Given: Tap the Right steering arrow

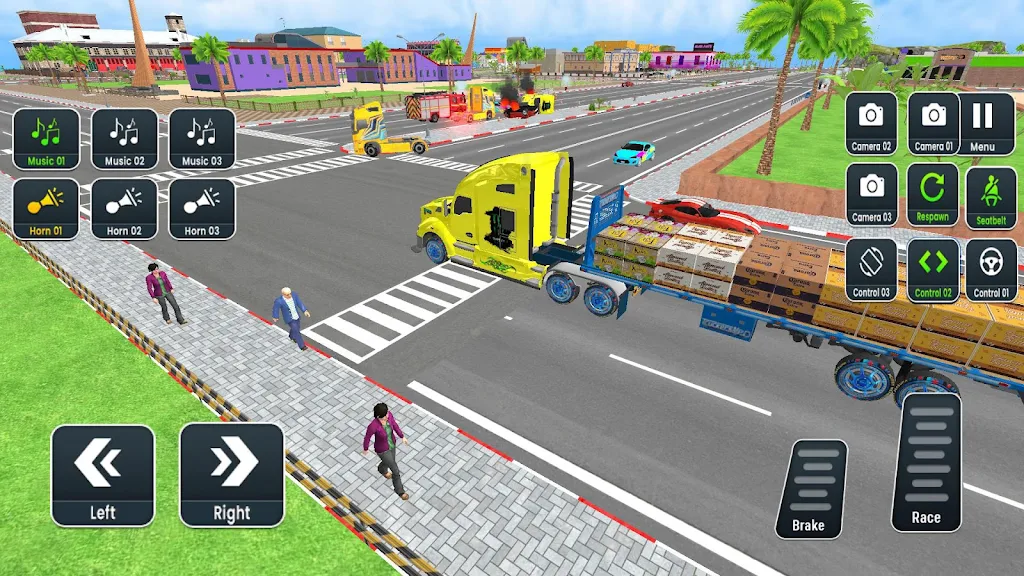Looking at the screenshot, I should 232,475.
